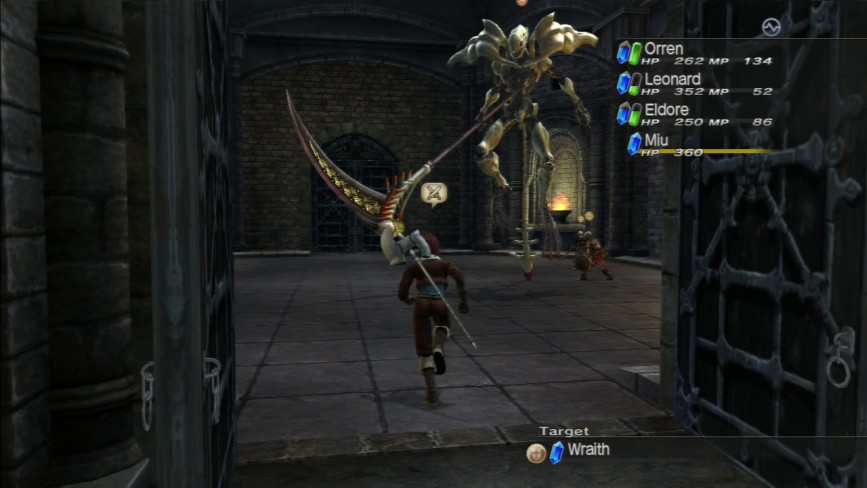
Task: Click the circular status icon above party list
Action: coord(769,27)
